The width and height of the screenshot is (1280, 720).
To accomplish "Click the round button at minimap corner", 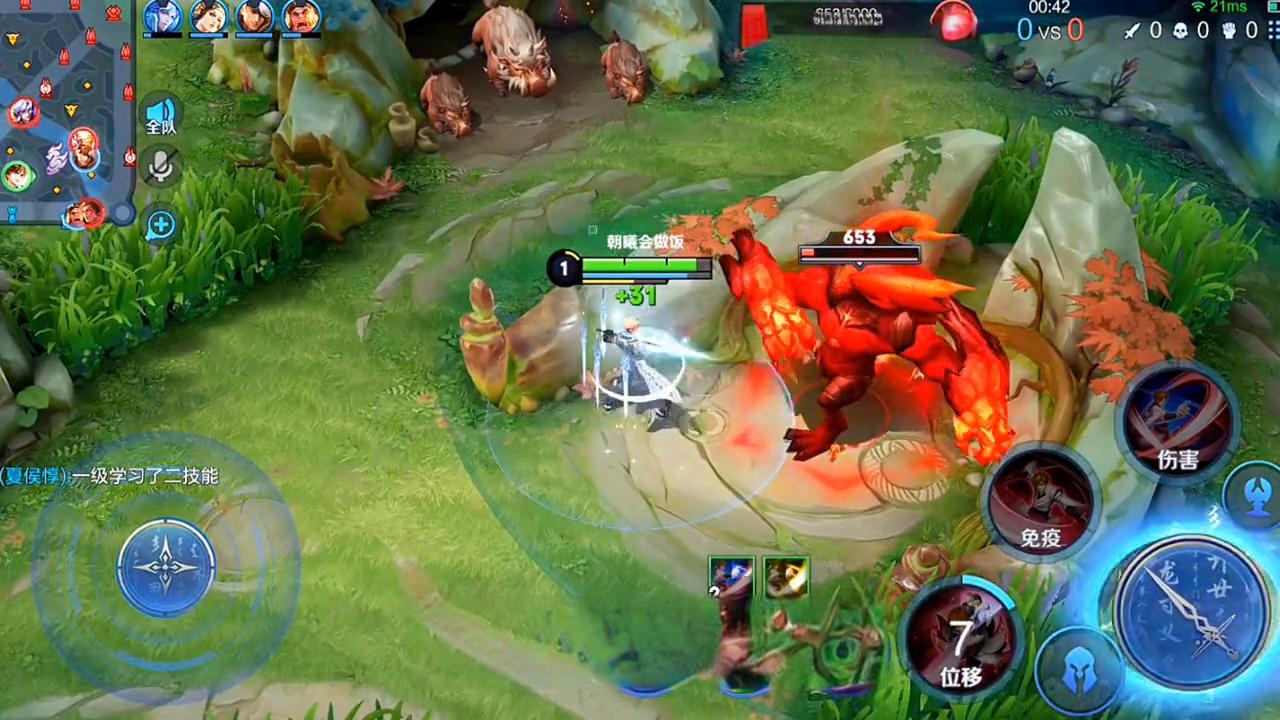I will tap(122, 213).
